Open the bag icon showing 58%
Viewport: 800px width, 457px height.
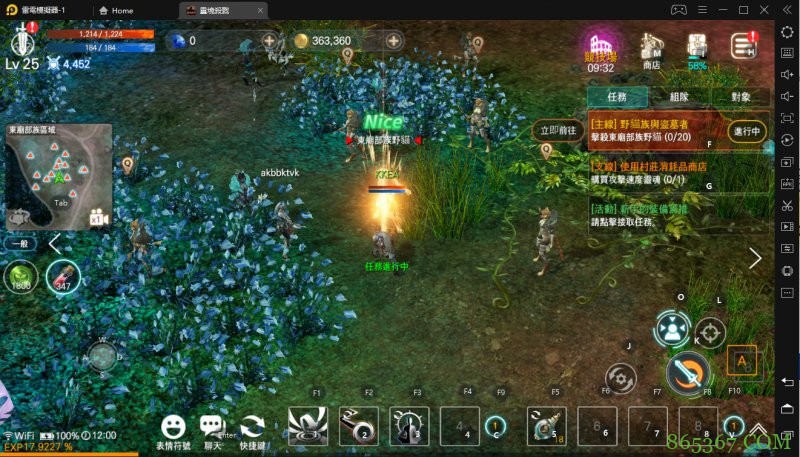click(698, 48)
